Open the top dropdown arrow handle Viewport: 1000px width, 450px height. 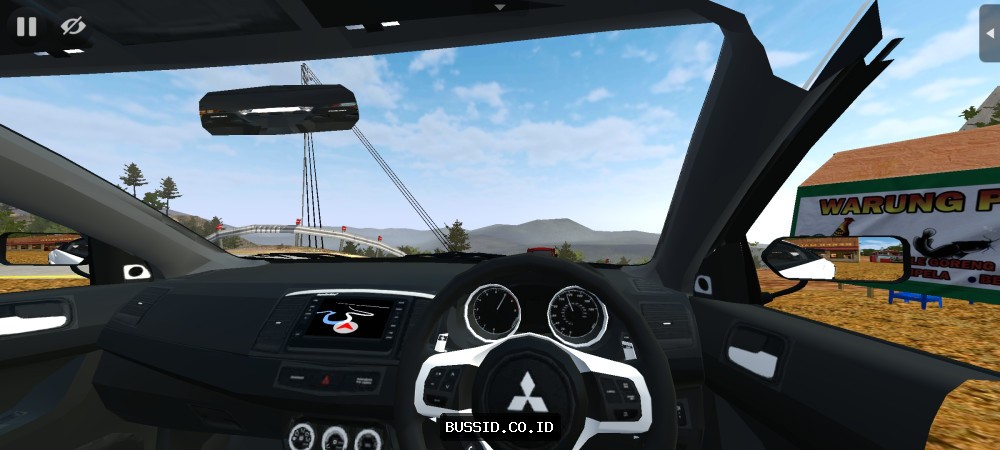(500, 6)
